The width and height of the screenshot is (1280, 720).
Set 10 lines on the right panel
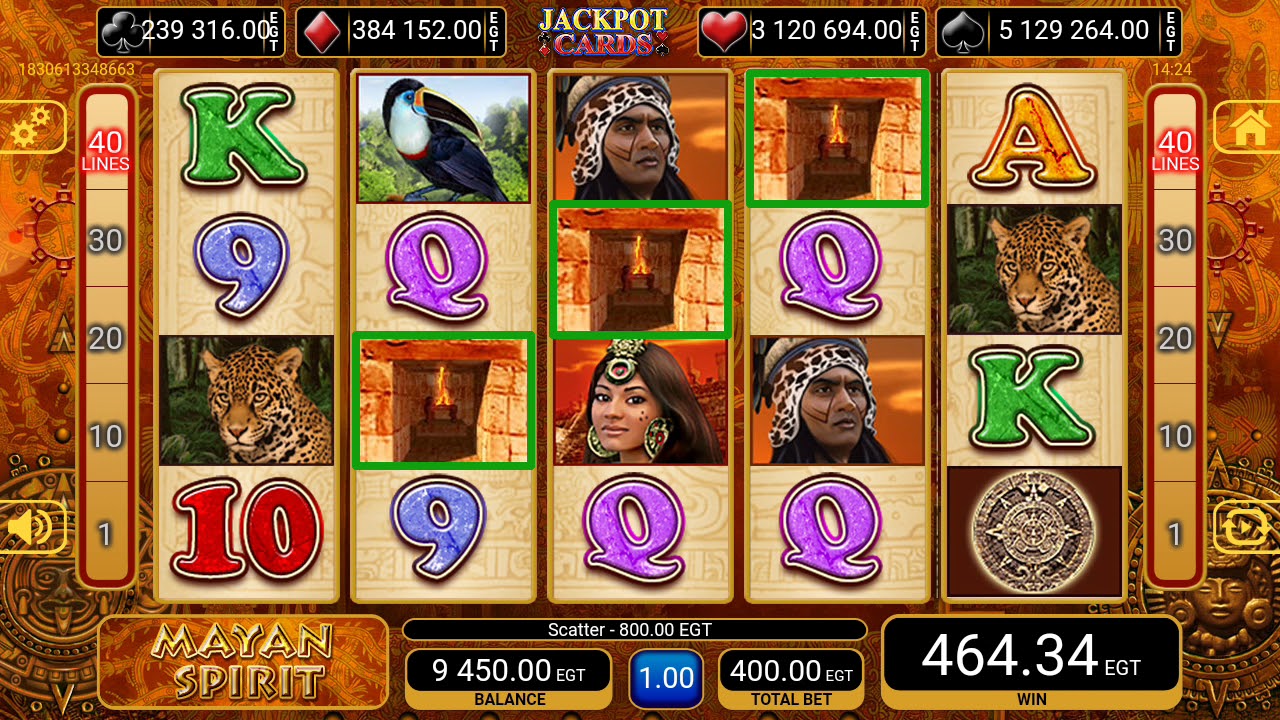(1175, 436)
